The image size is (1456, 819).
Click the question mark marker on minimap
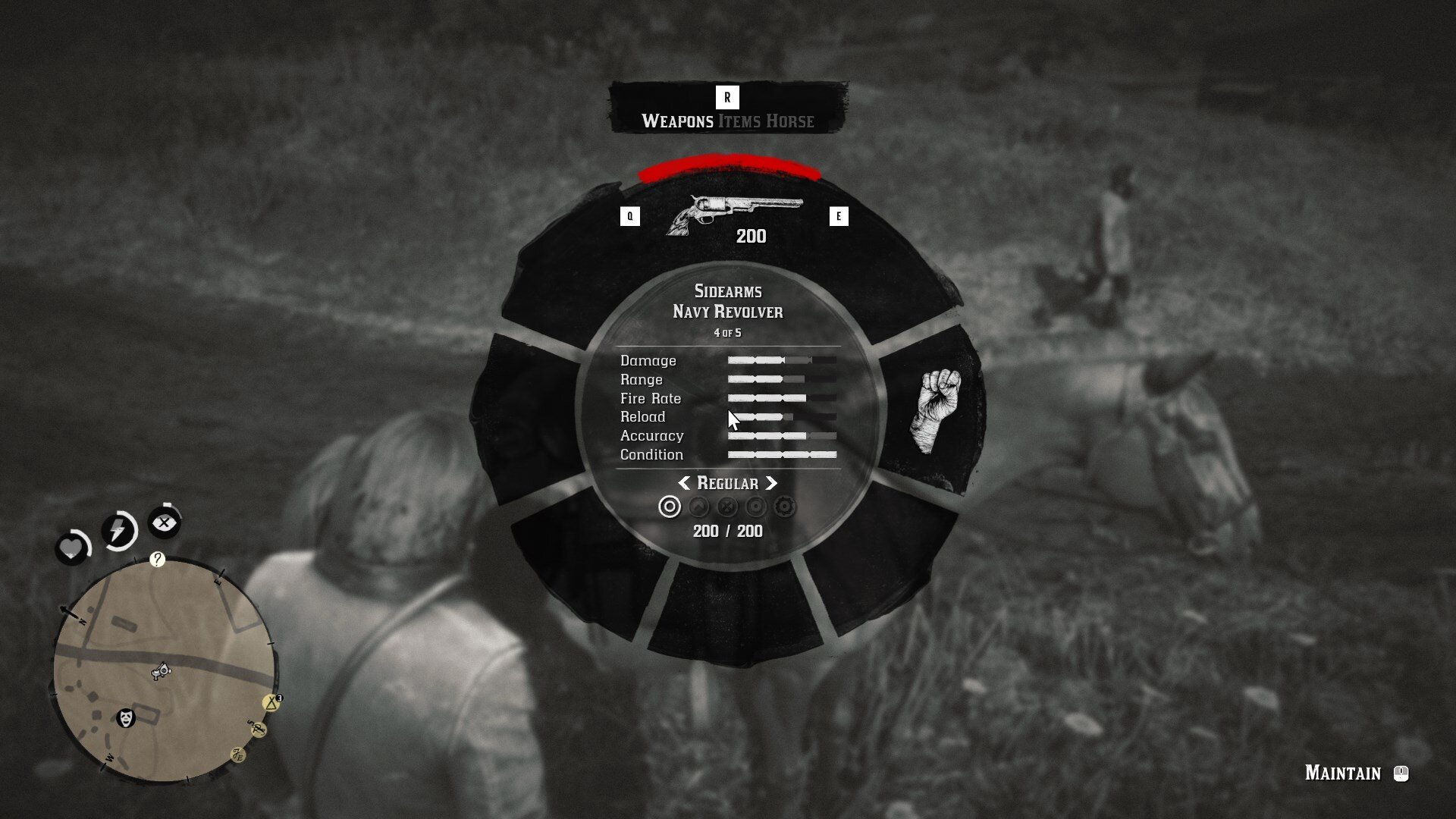pos(157,560)
